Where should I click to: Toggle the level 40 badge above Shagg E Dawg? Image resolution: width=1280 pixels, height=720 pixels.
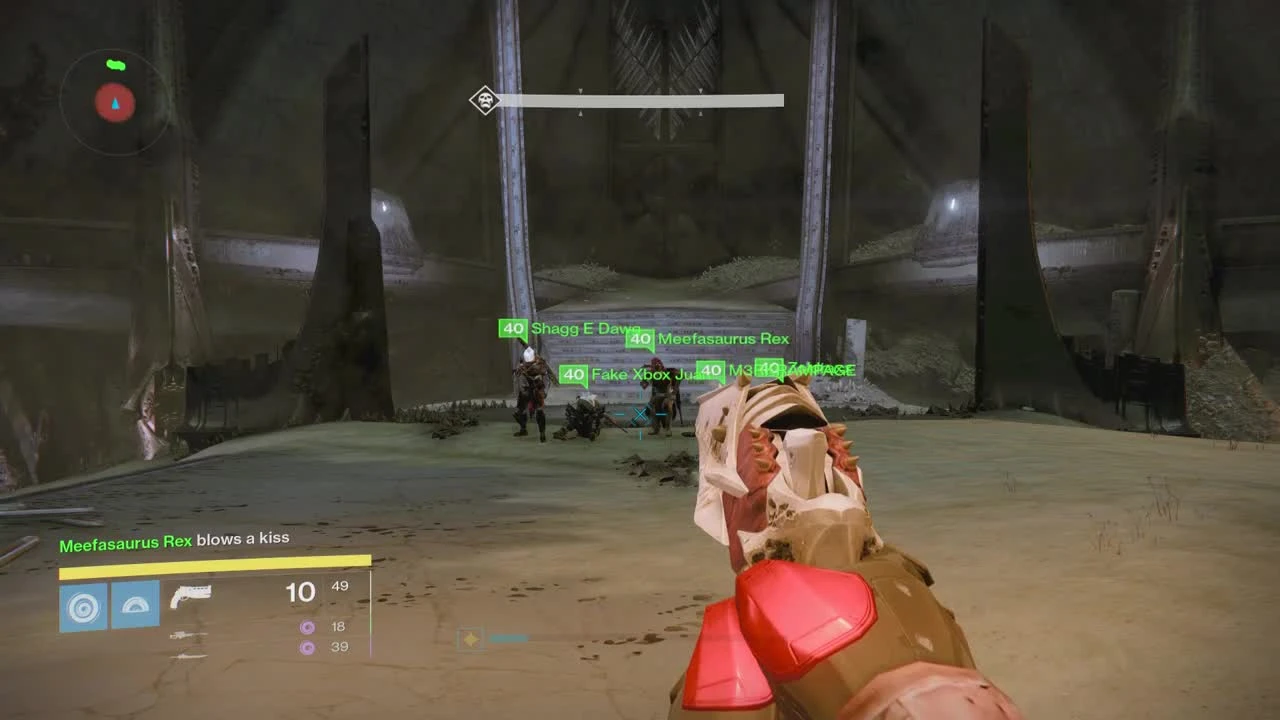[x=511, y=326]
